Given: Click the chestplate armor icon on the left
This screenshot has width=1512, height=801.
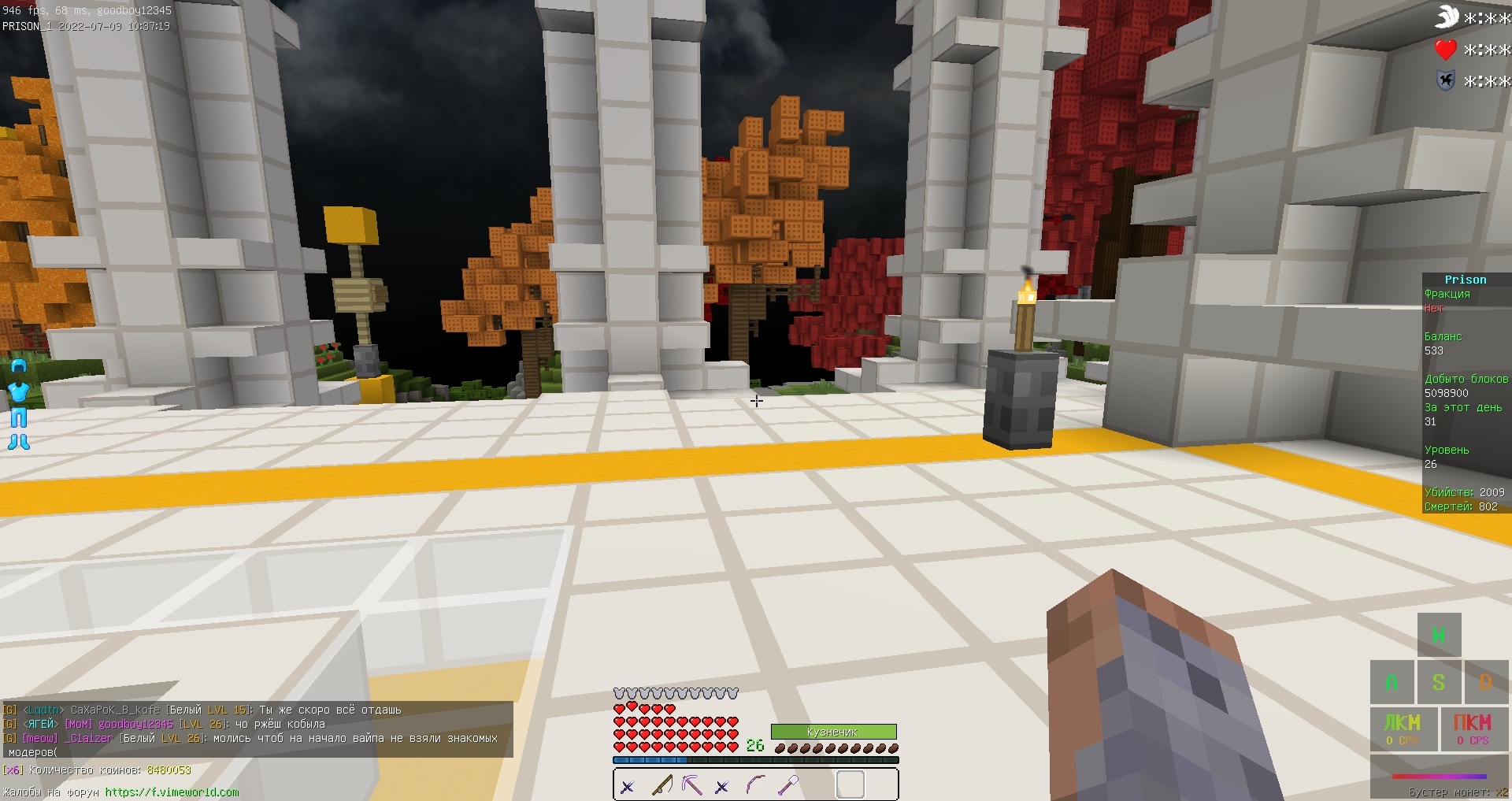Looking at the screenshot, I should click(x=17, y=391).
